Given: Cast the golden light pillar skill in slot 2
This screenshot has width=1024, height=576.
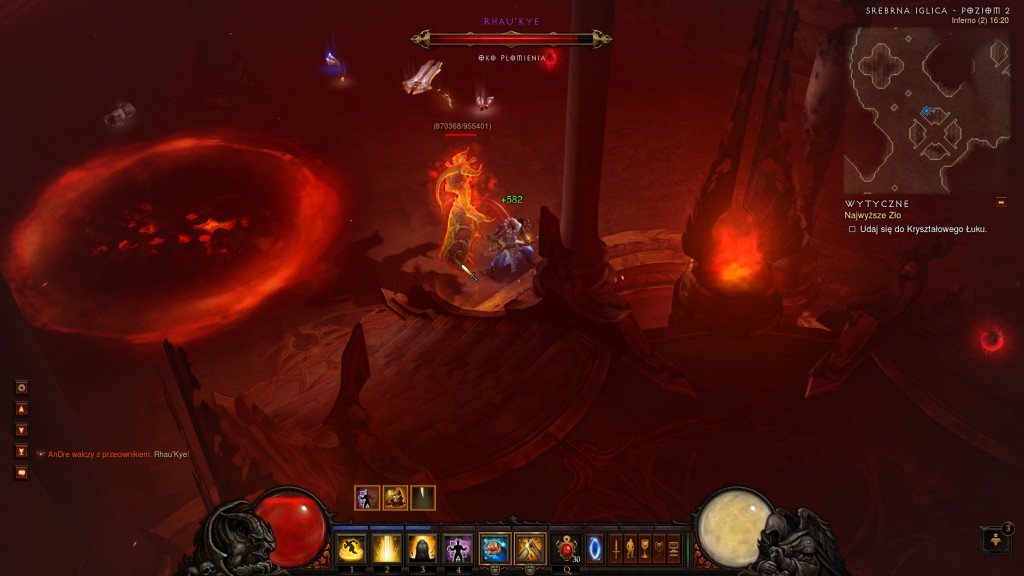Looking at the screenshot, I should pyautogui.click(x=386, y=548).
